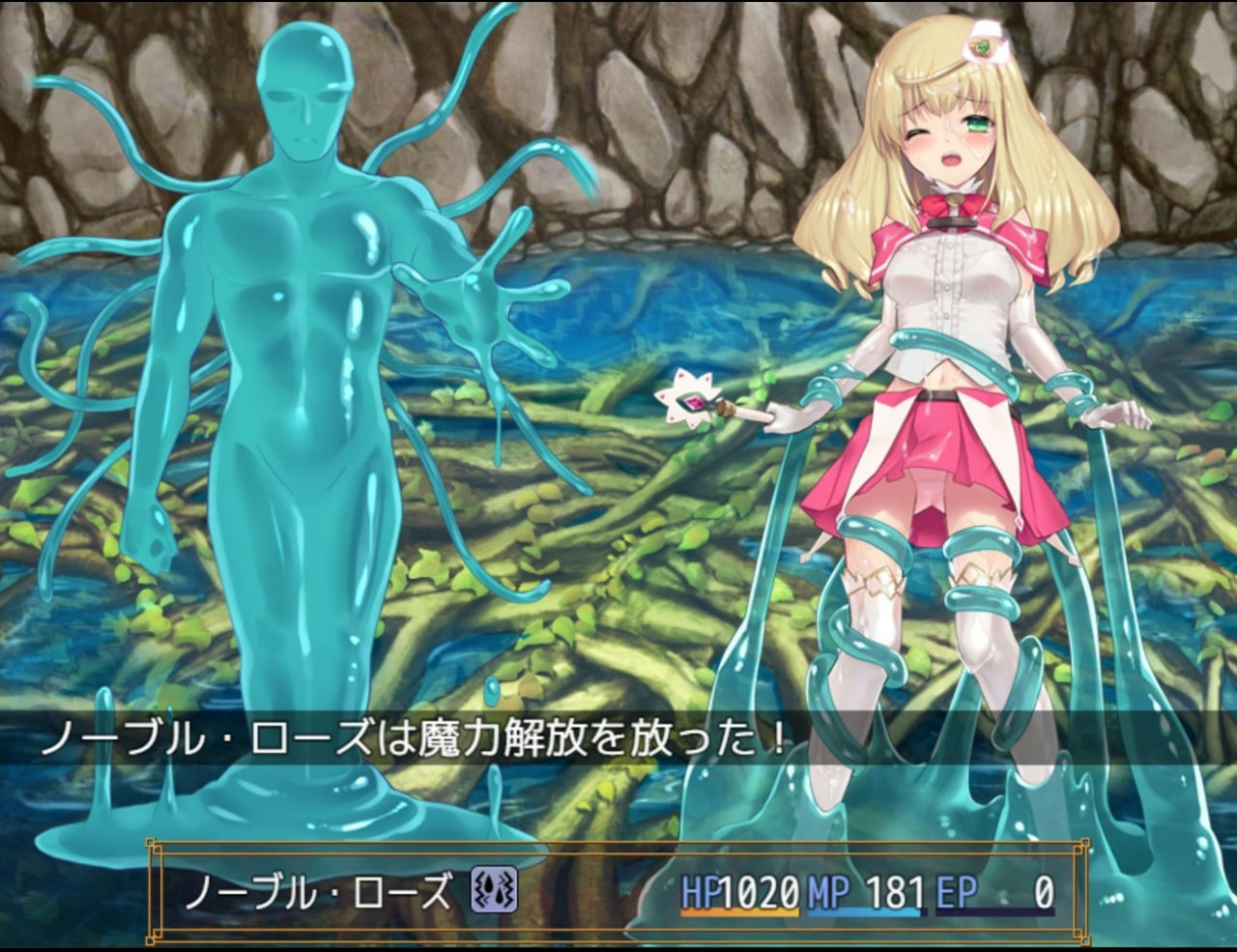Click the green gem on the hair clip
1237x952 pixels.
[x=981, y=45]
